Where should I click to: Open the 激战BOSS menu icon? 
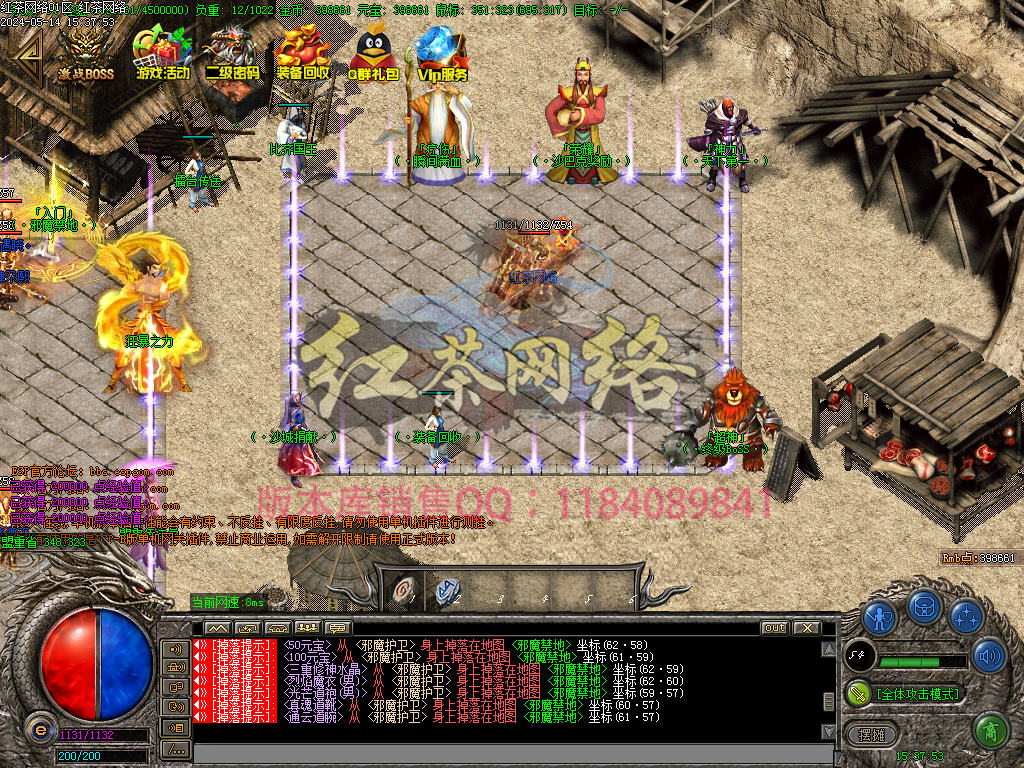(85, 53)
